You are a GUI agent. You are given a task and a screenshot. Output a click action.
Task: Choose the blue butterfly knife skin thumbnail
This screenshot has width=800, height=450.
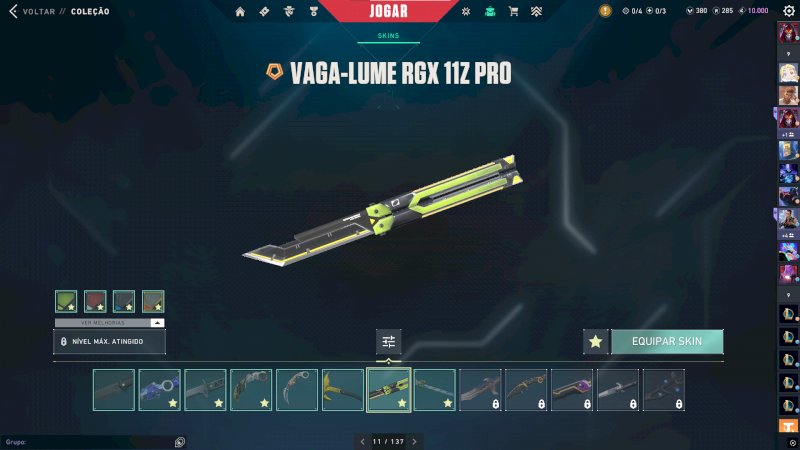click(160, 390)
